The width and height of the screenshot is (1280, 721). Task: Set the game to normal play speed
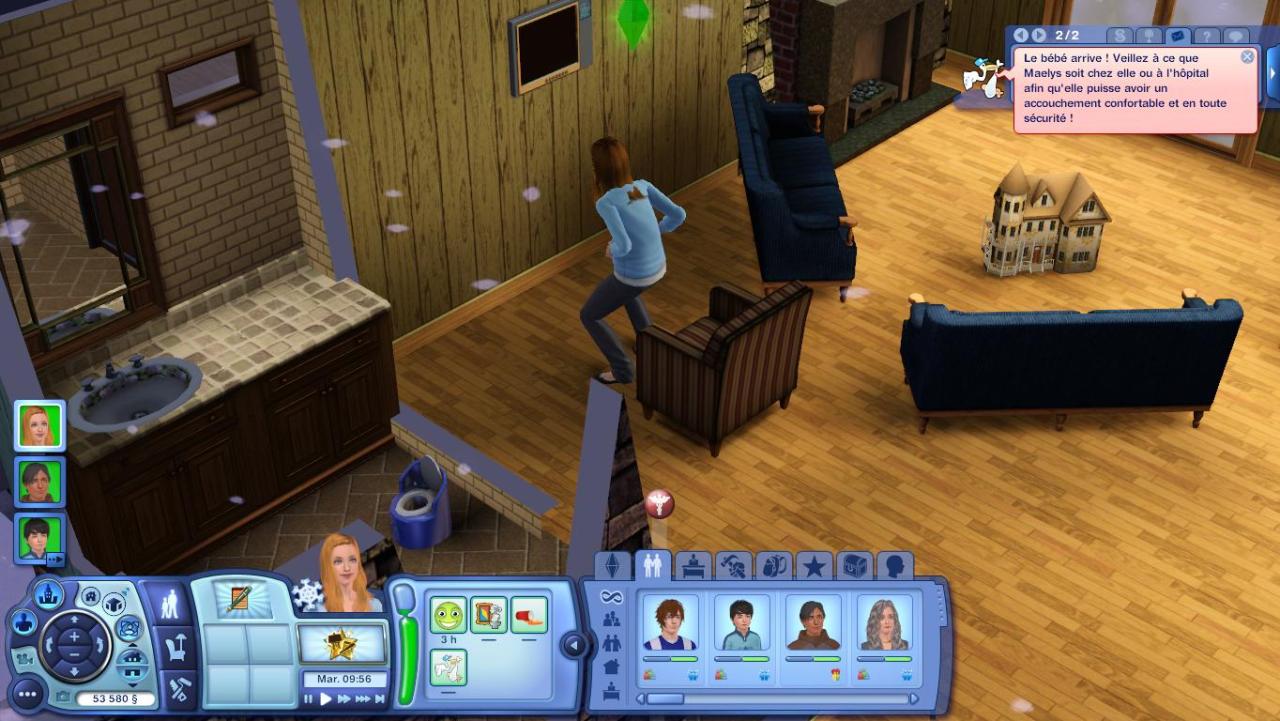click(x=325, y=700)
